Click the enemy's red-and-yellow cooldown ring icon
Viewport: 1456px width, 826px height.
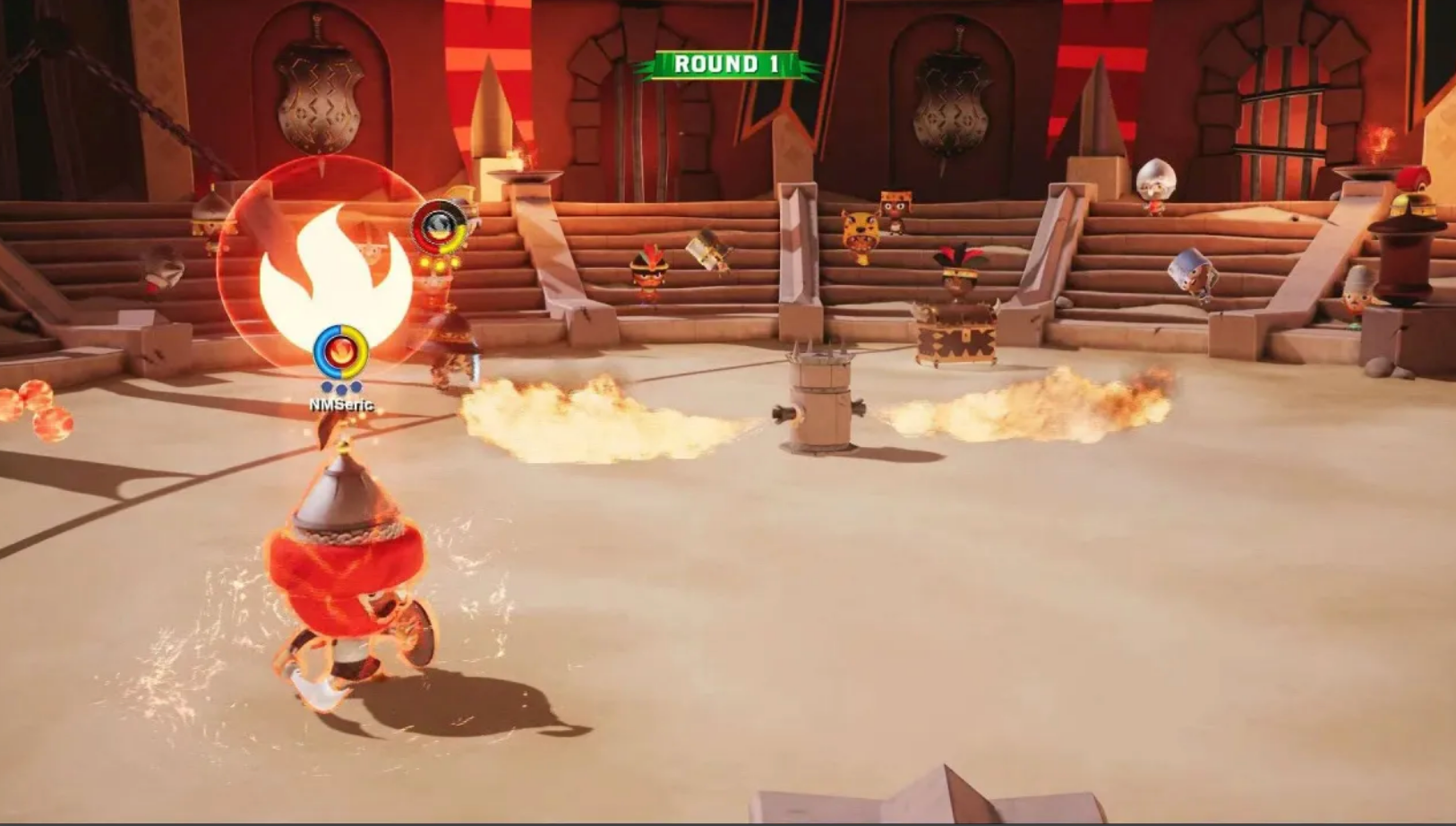coord(439,228)
